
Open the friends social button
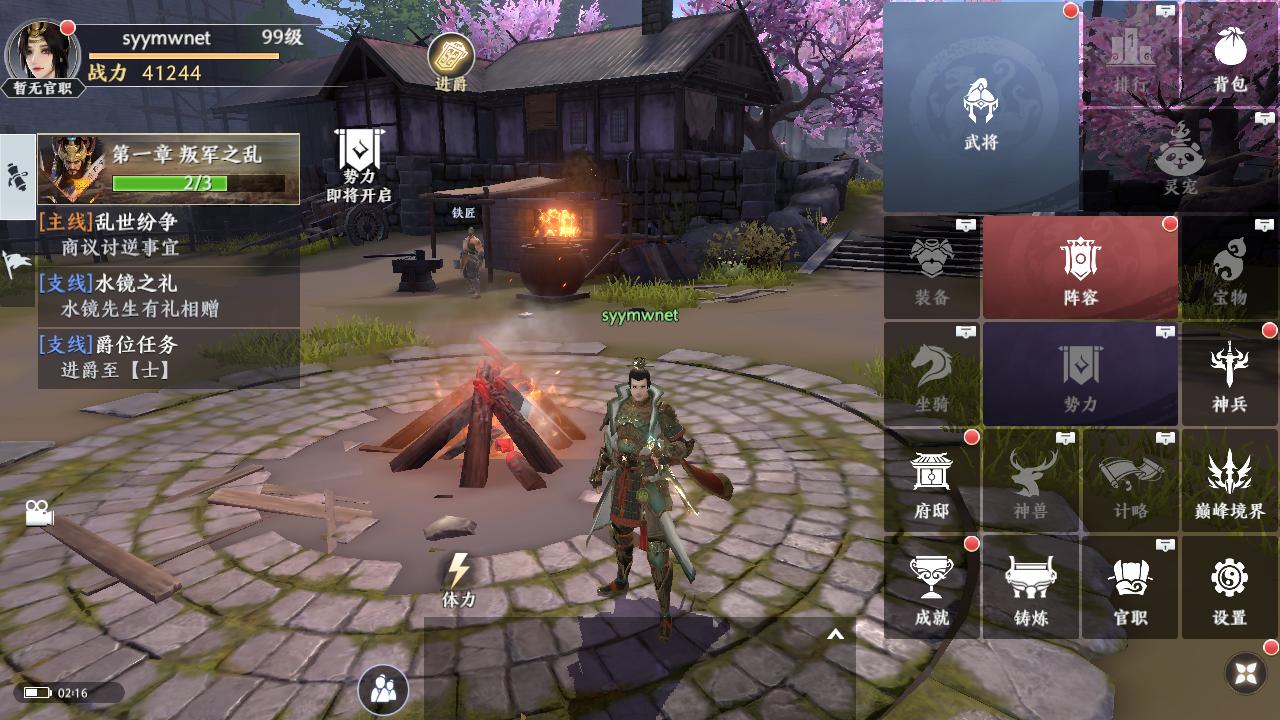(x=383, y=690)
